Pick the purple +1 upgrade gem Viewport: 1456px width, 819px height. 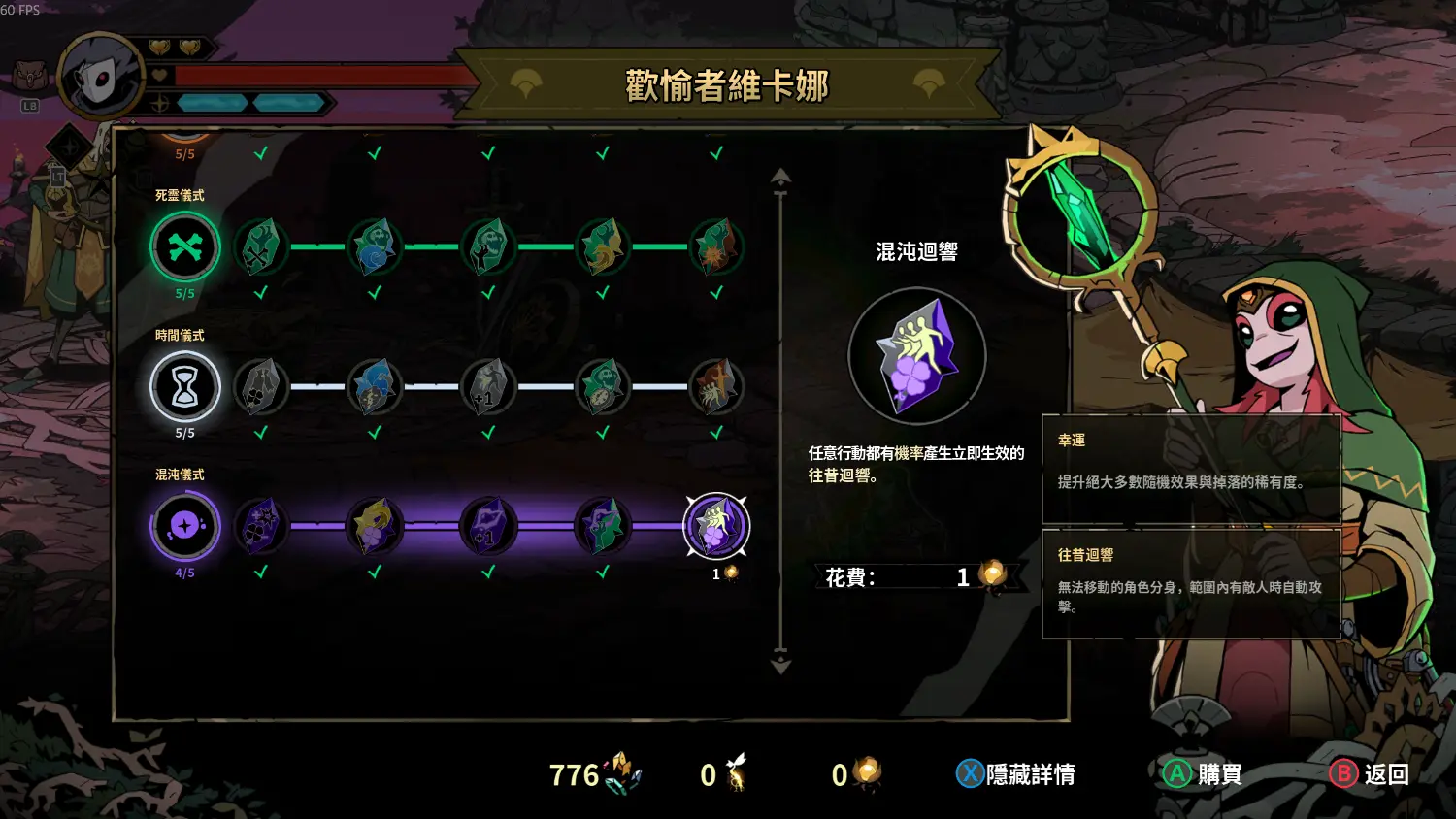488,526
